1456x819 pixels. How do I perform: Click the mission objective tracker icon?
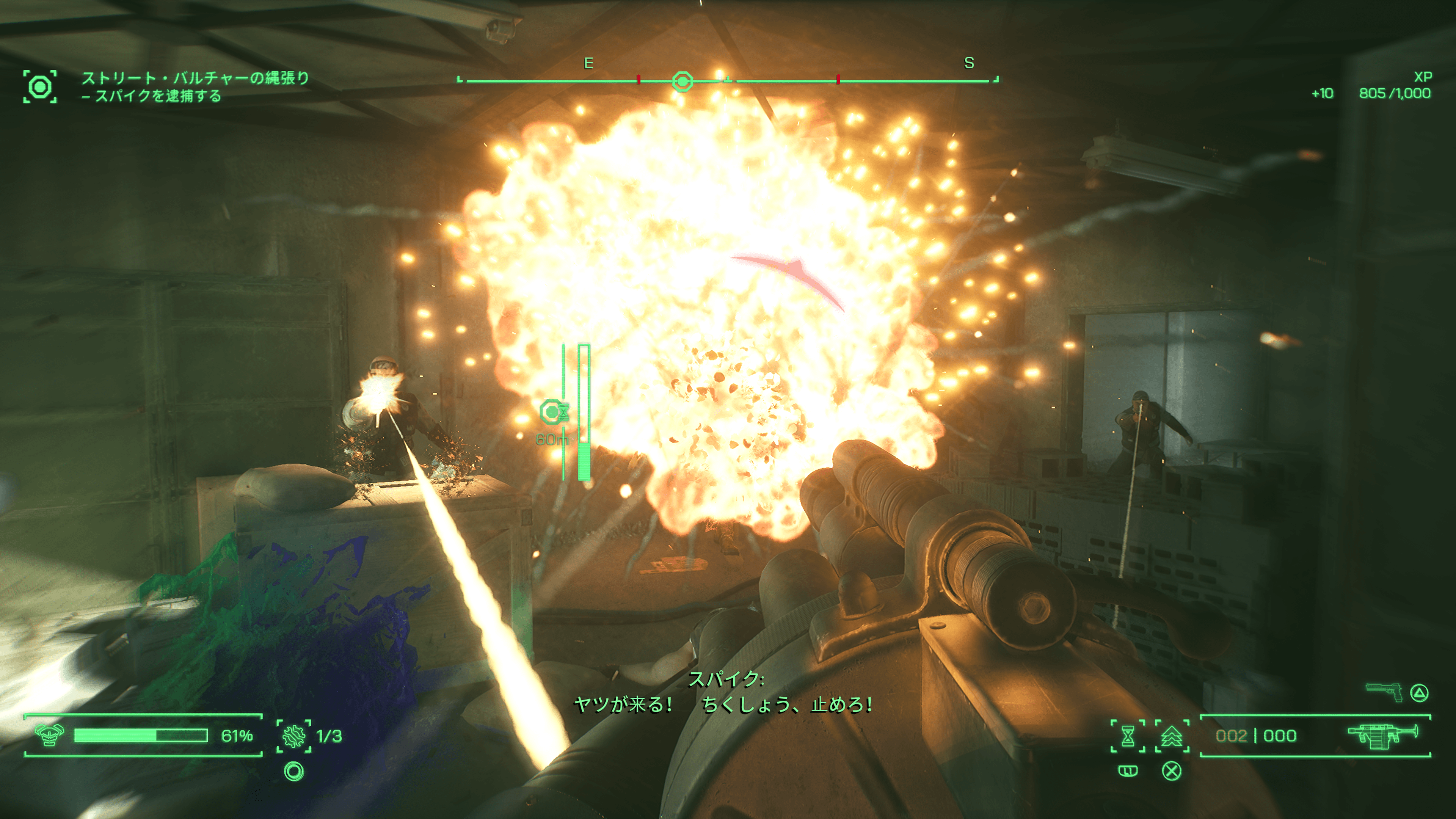point(39,86)
